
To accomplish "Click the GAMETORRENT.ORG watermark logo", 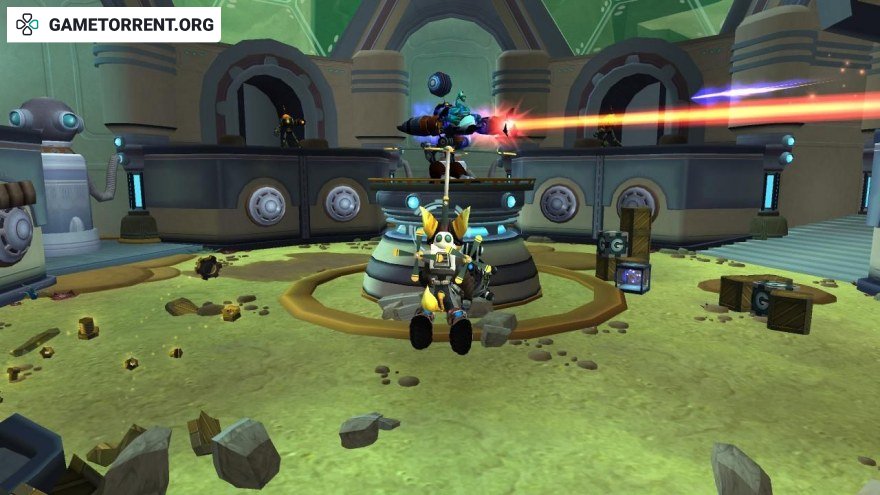I will pos(113,25).
